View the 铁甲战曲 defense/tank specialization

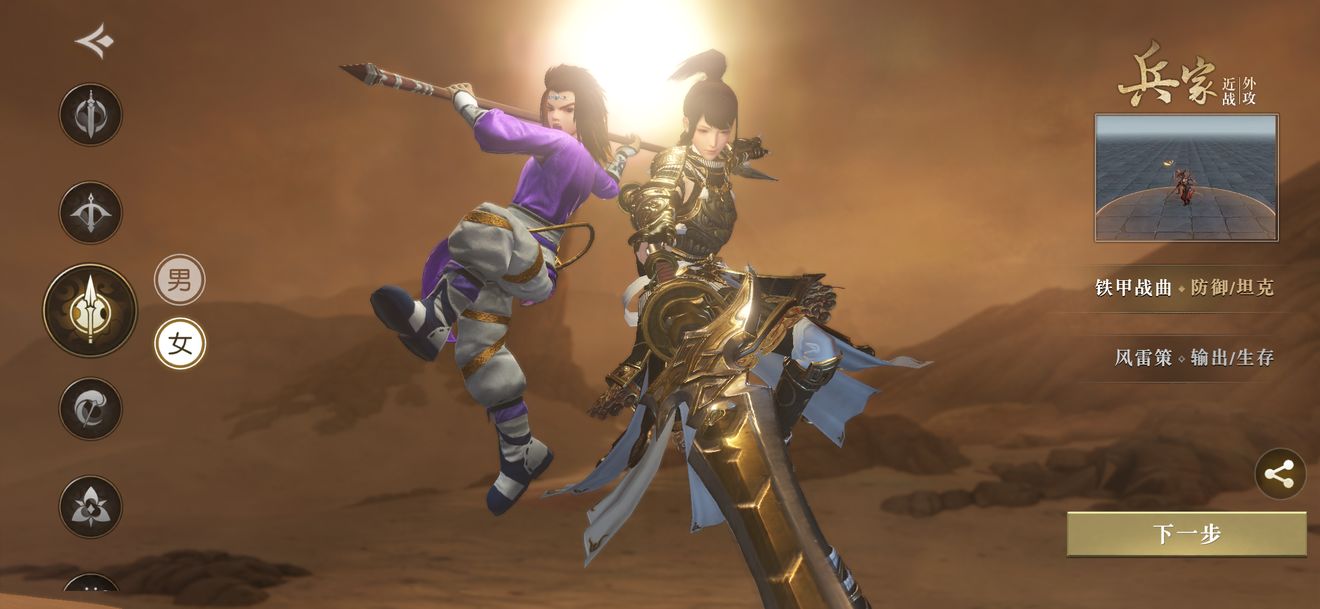click(1185, 288)
